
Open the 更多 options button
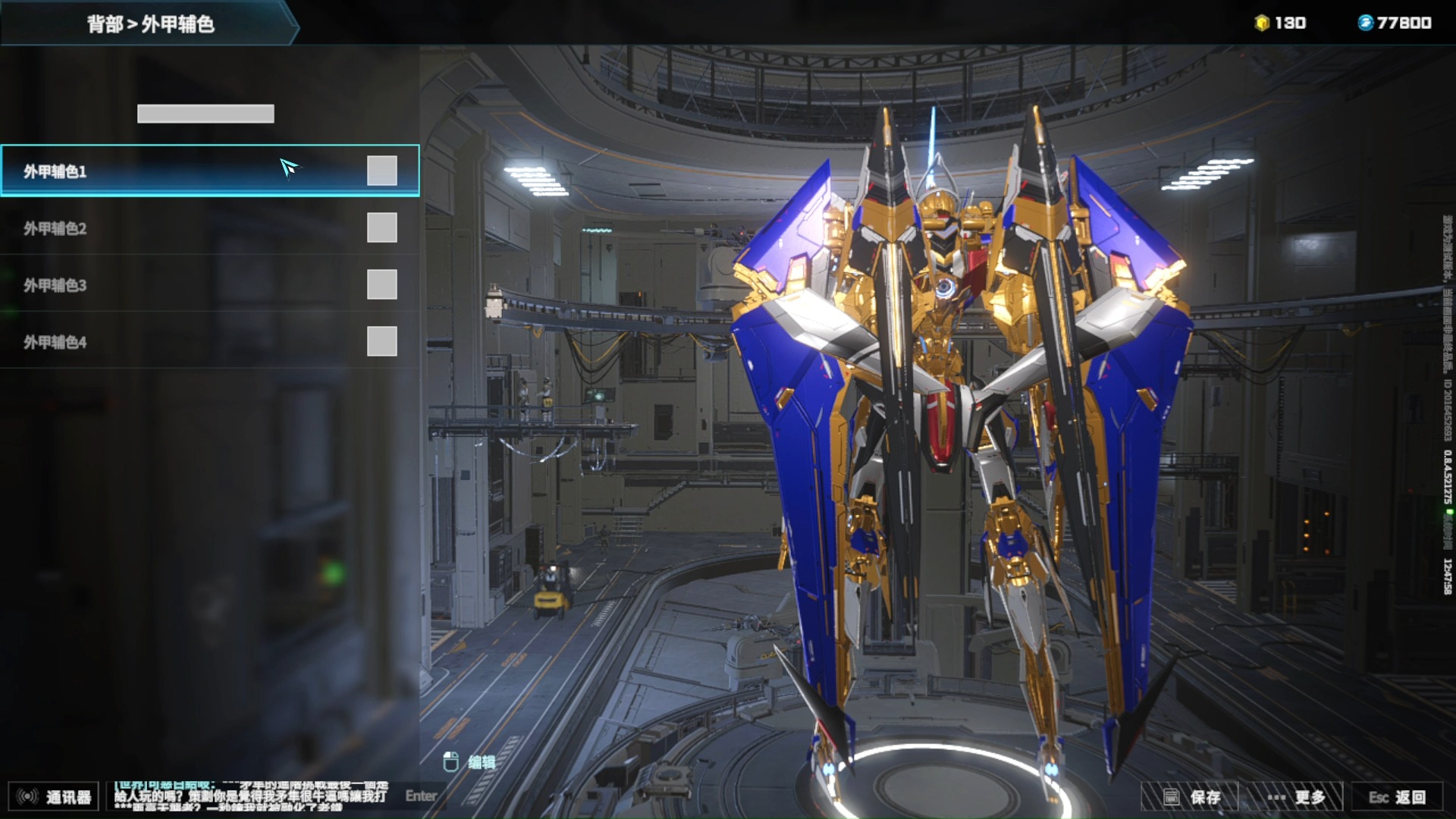(1295, 797)
